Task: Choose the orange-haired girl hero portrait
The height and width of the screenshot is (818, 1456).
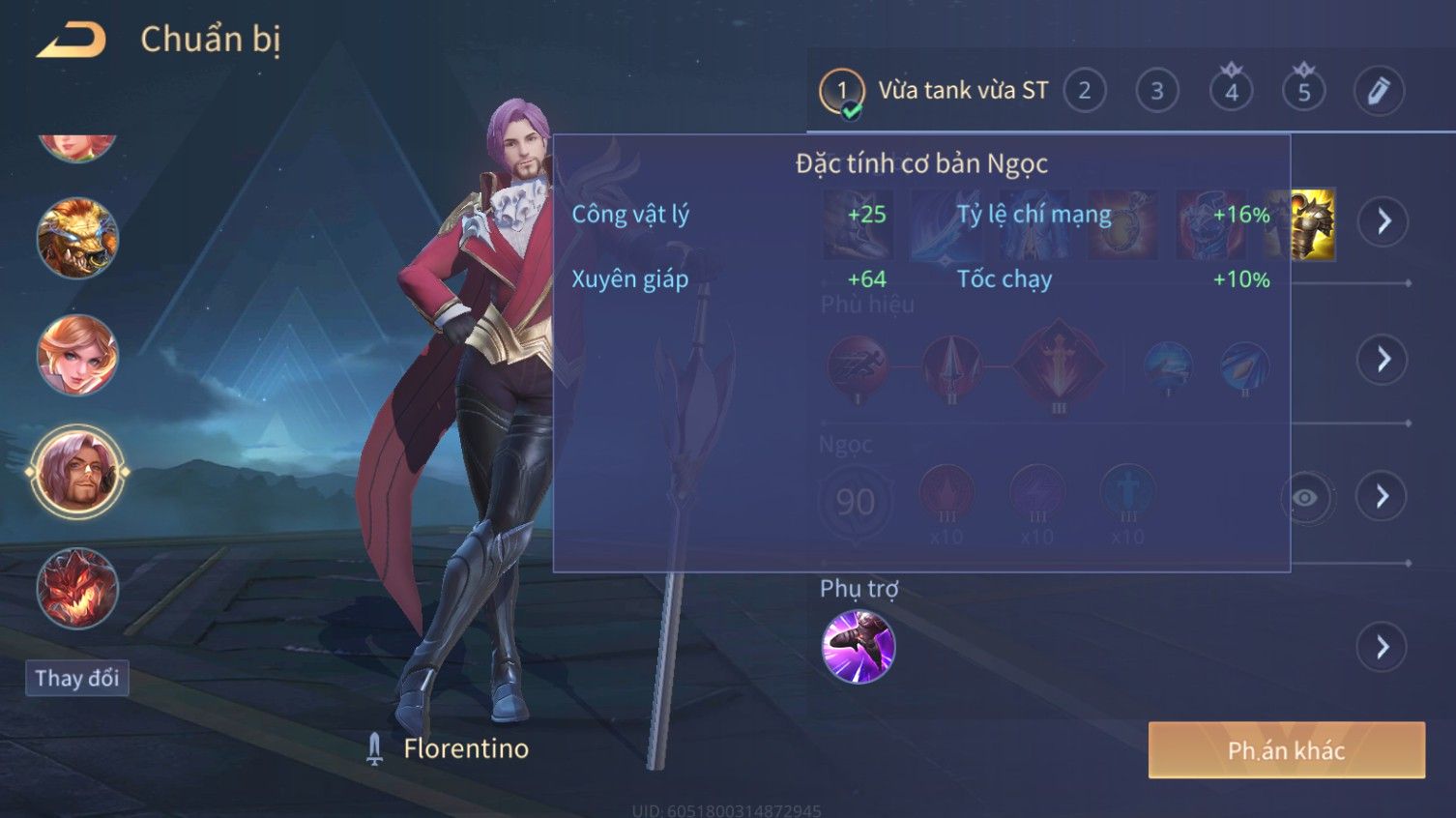Action: [77, 355]
